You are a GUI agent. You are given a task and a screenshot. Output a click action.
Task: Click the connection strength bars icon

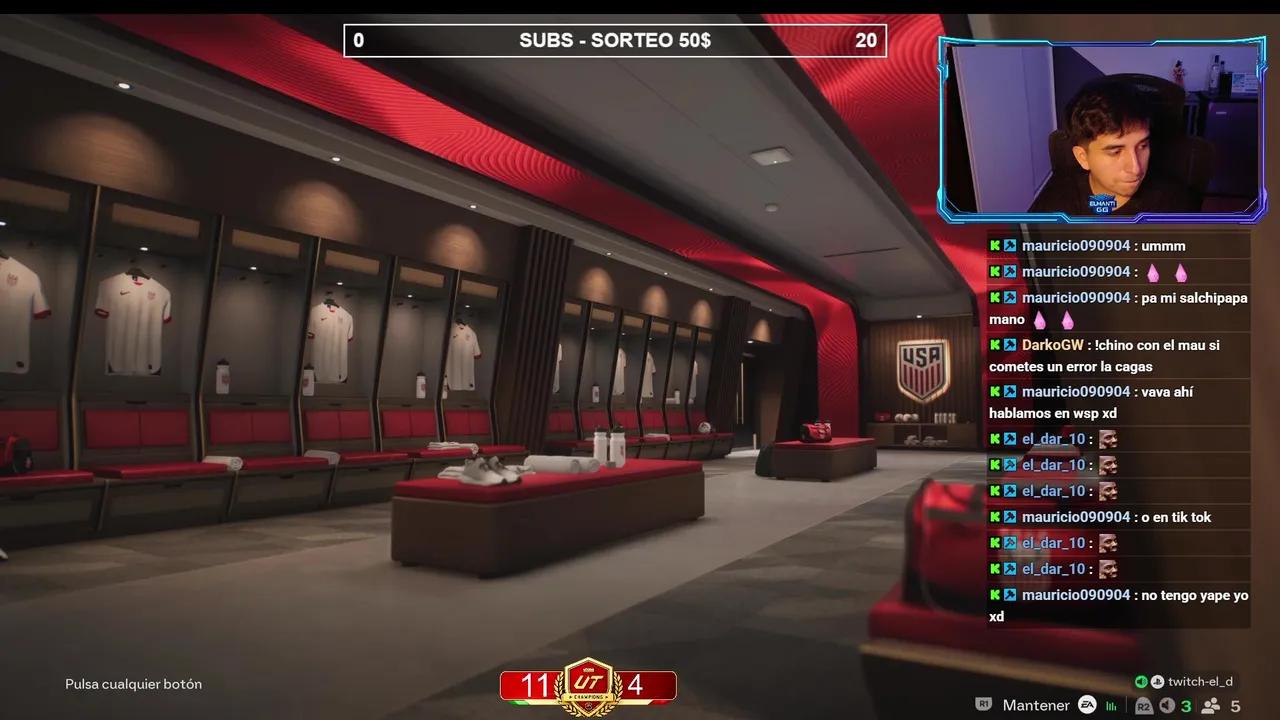coord(1112,705)
